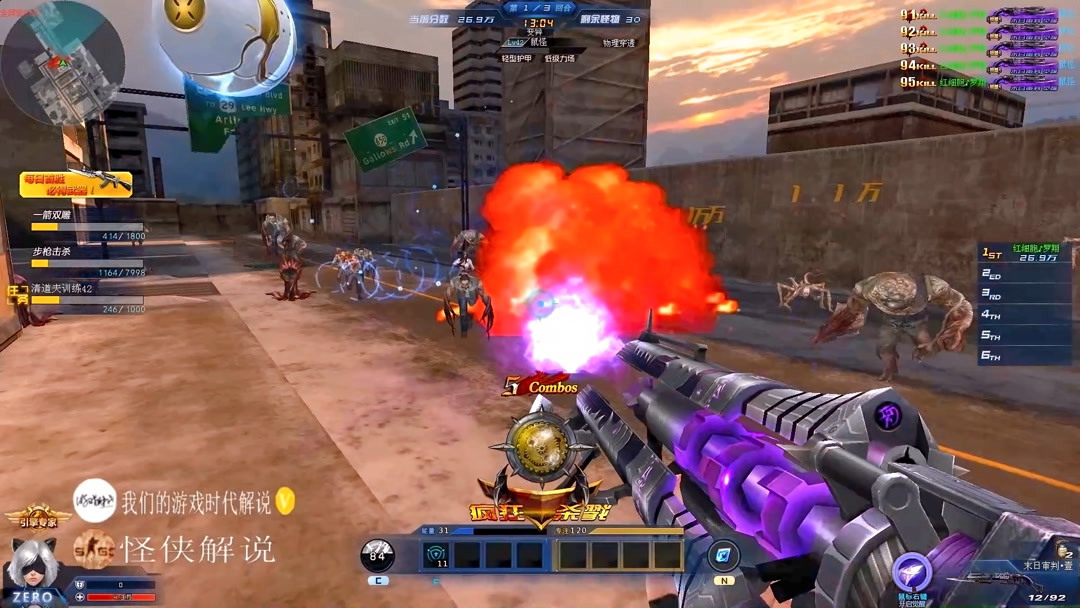Screen dimensions: 1080x608
Task: Click the circular minimap
Action: (62, 62)
